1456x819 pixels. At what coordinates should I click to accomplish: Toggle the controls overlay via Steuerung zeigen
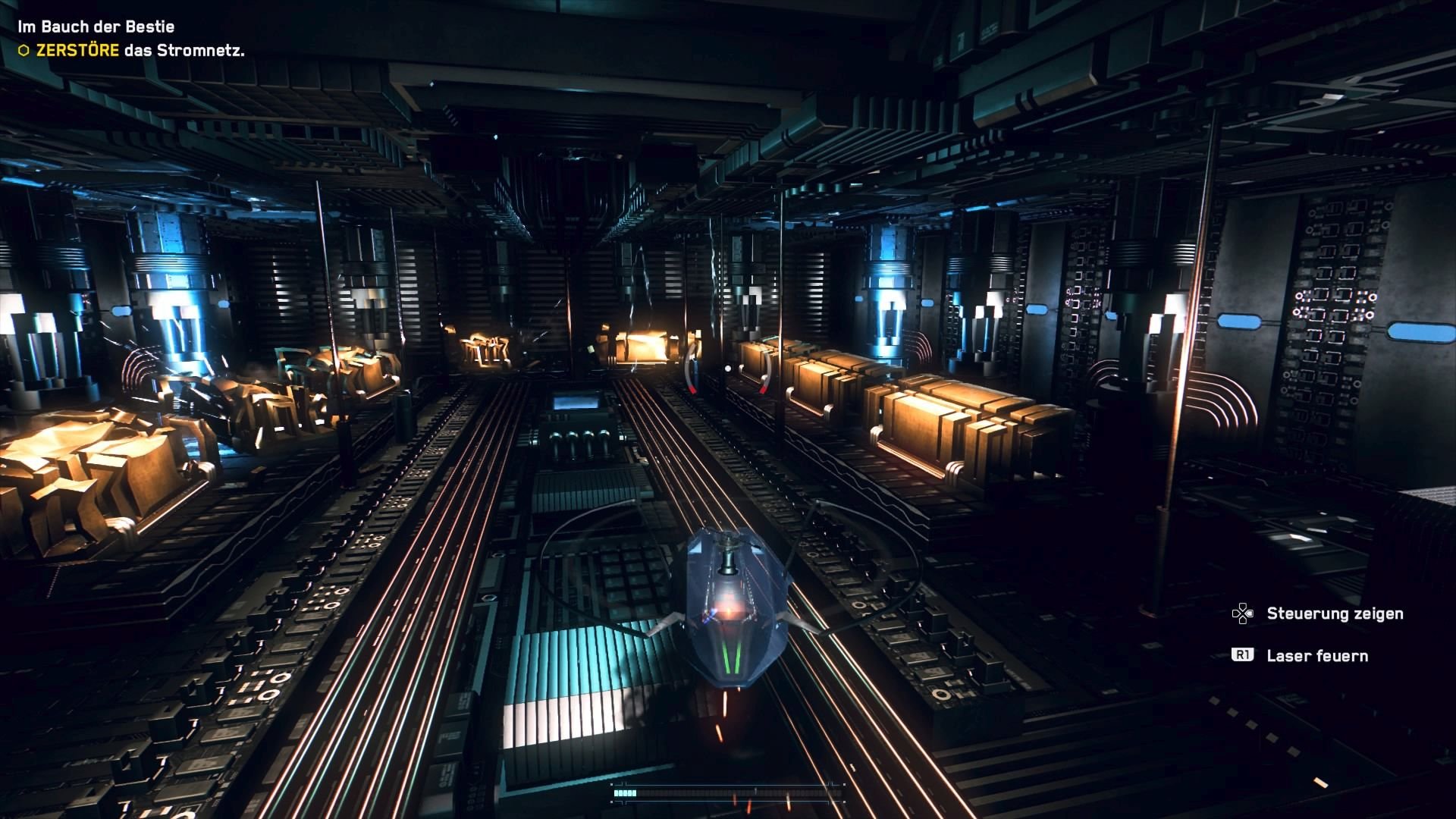1335,613
